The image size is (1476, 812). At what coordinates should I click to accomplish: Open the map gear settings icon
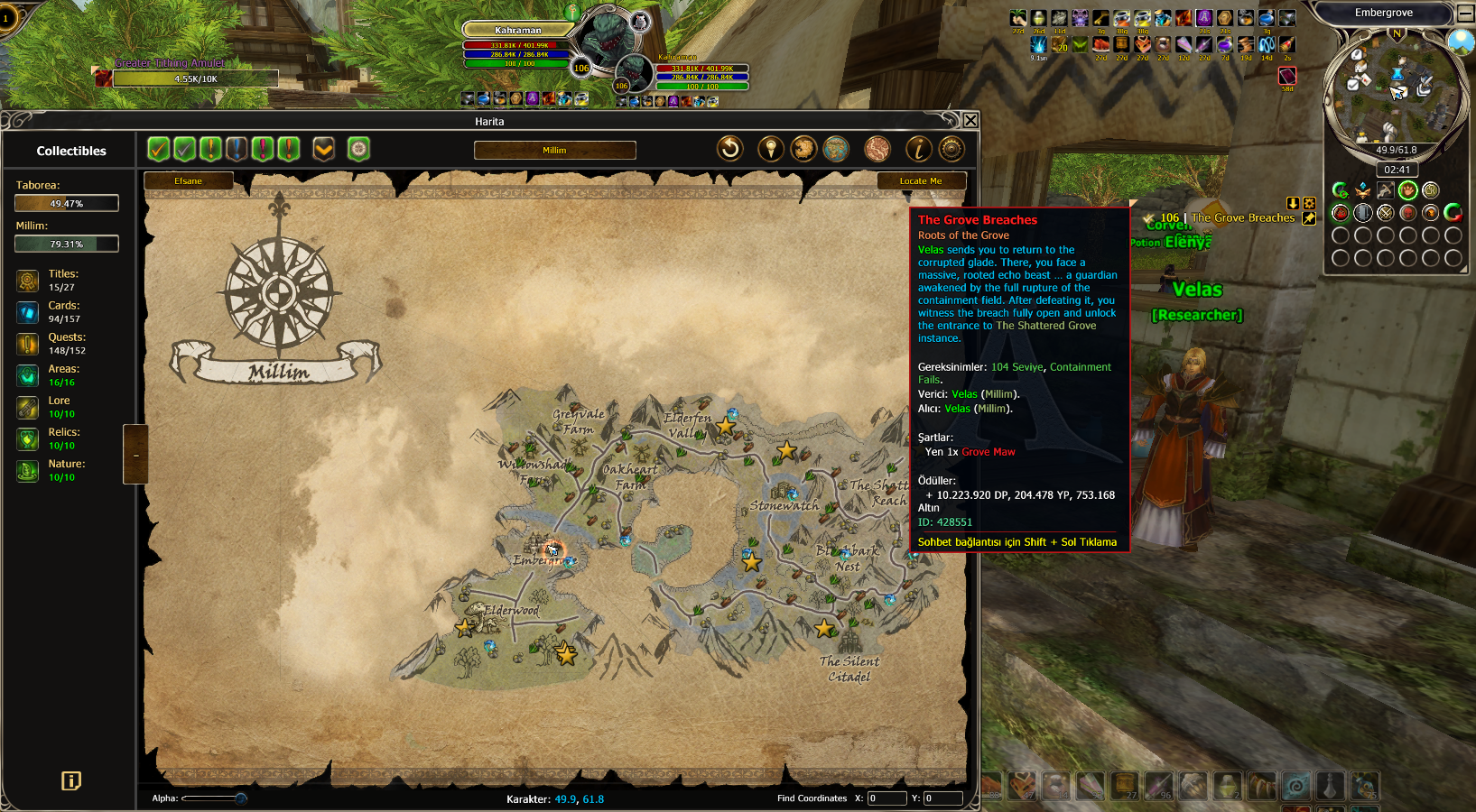tap(952, 149)
